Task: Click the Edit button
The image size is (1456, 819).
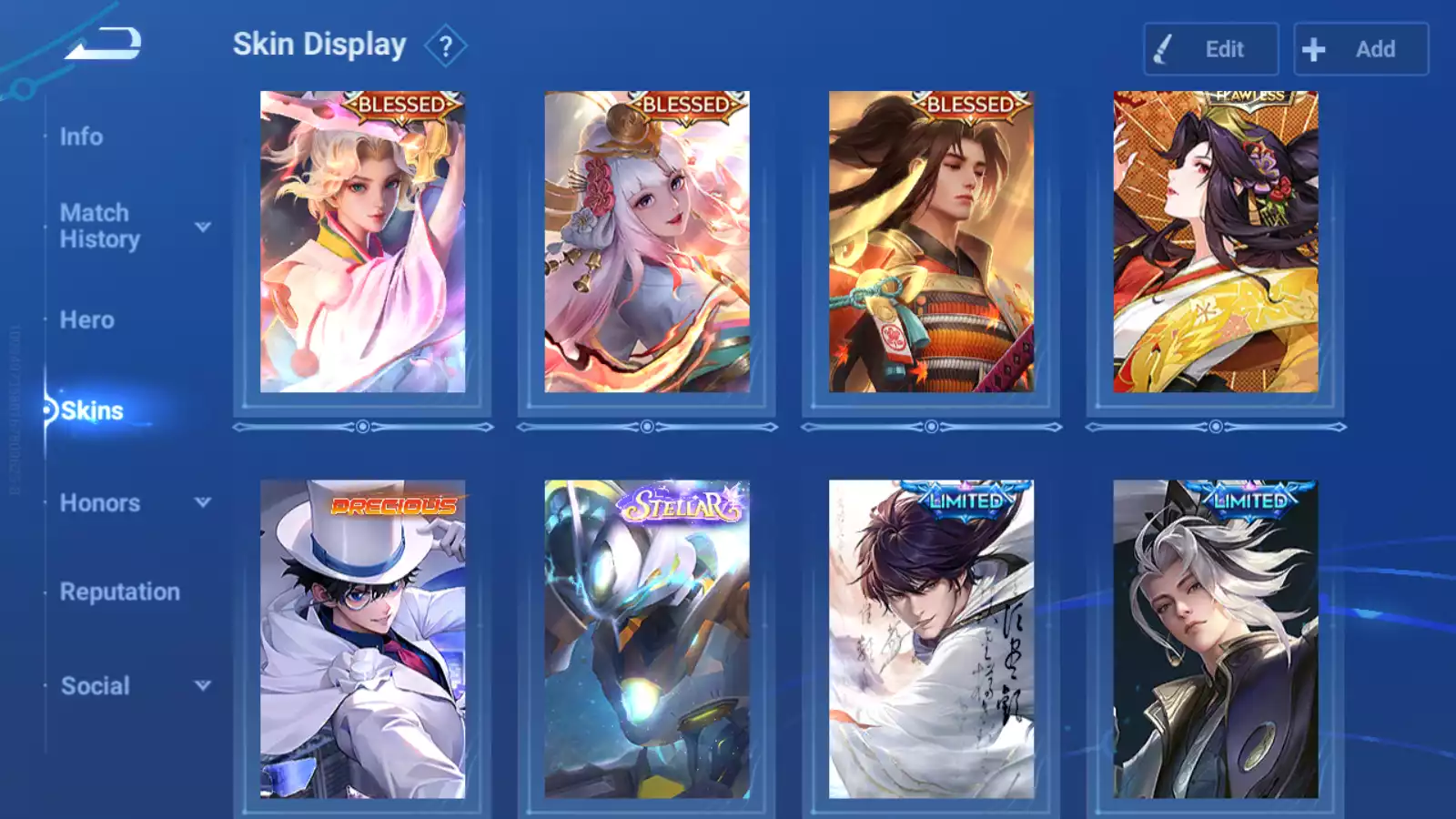Action: tap(1210, 49)
